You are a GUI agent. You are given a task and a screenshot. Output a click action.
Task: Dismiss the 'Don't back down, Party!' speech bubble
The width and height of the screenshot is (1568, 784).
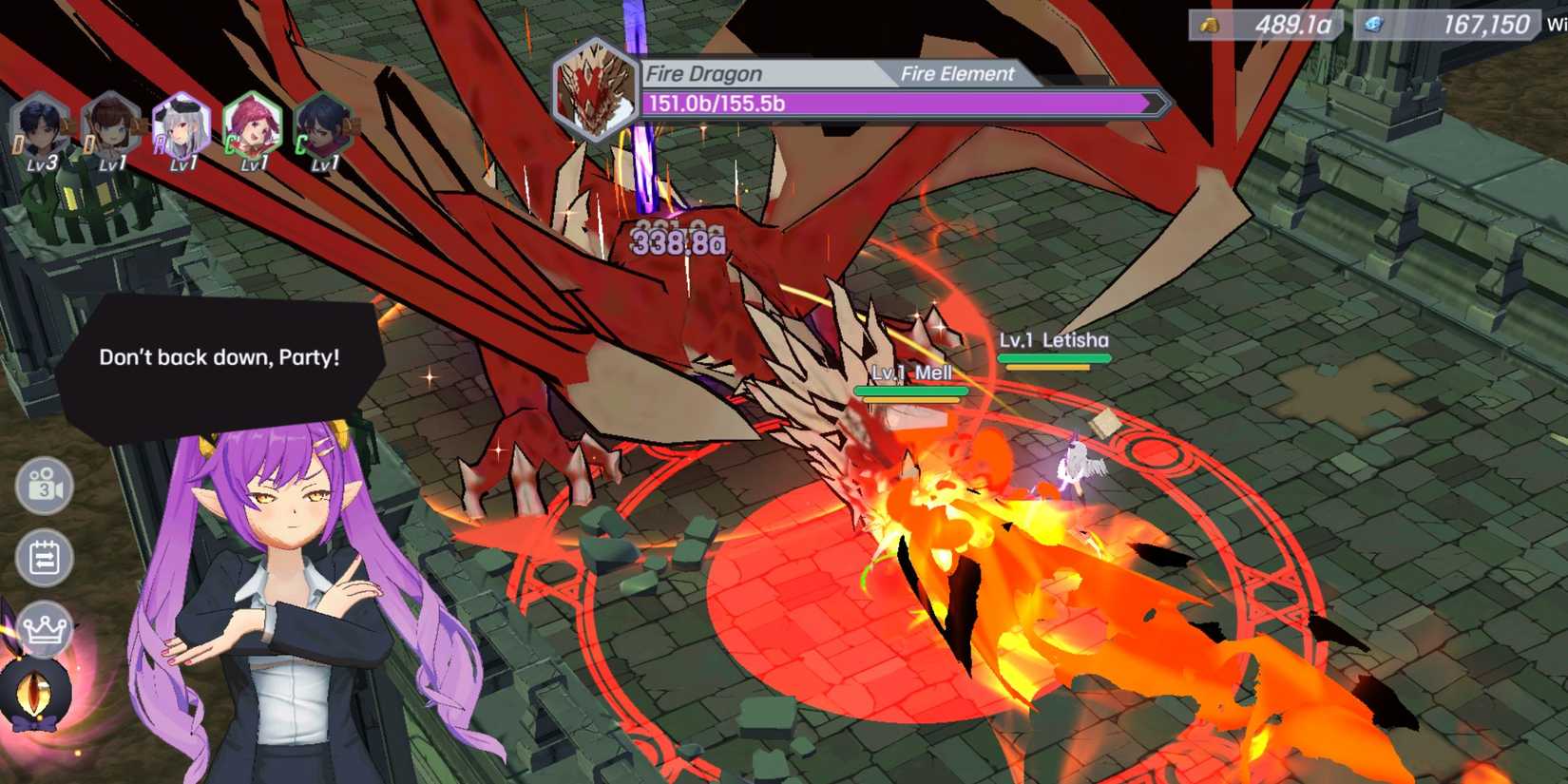click(x=220, y=358)
